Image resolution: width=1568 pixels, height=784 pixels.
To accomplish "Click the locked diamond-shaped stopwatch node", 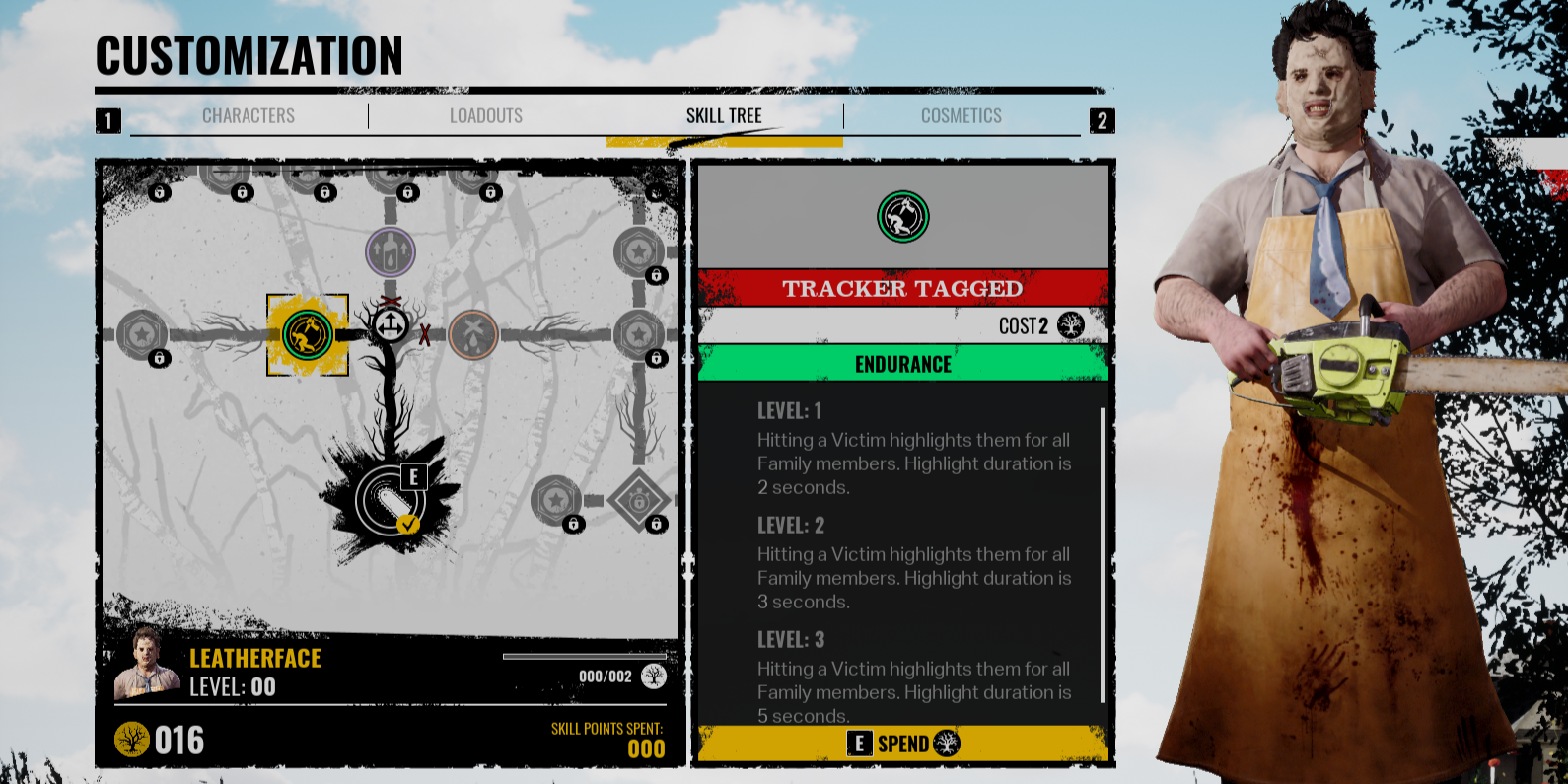I will (x=638, y=500).
